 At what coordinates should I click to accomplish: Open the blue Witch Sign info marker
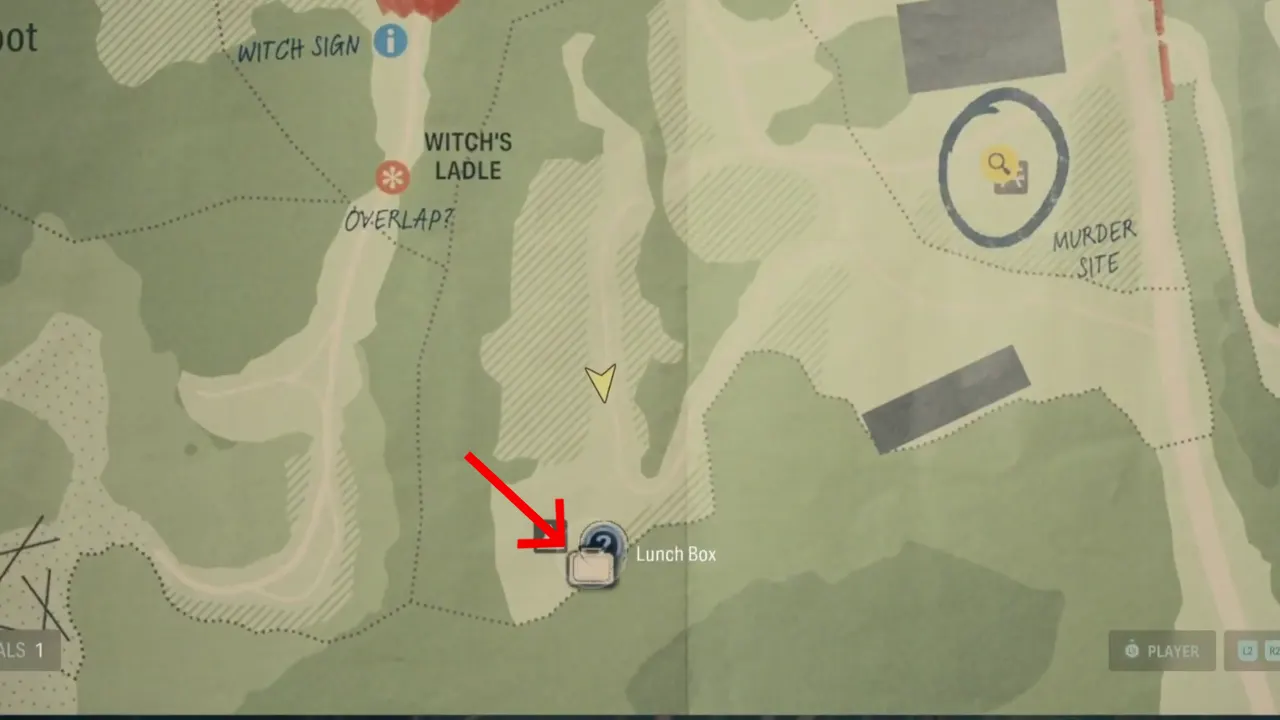click(x=391, y=41)
